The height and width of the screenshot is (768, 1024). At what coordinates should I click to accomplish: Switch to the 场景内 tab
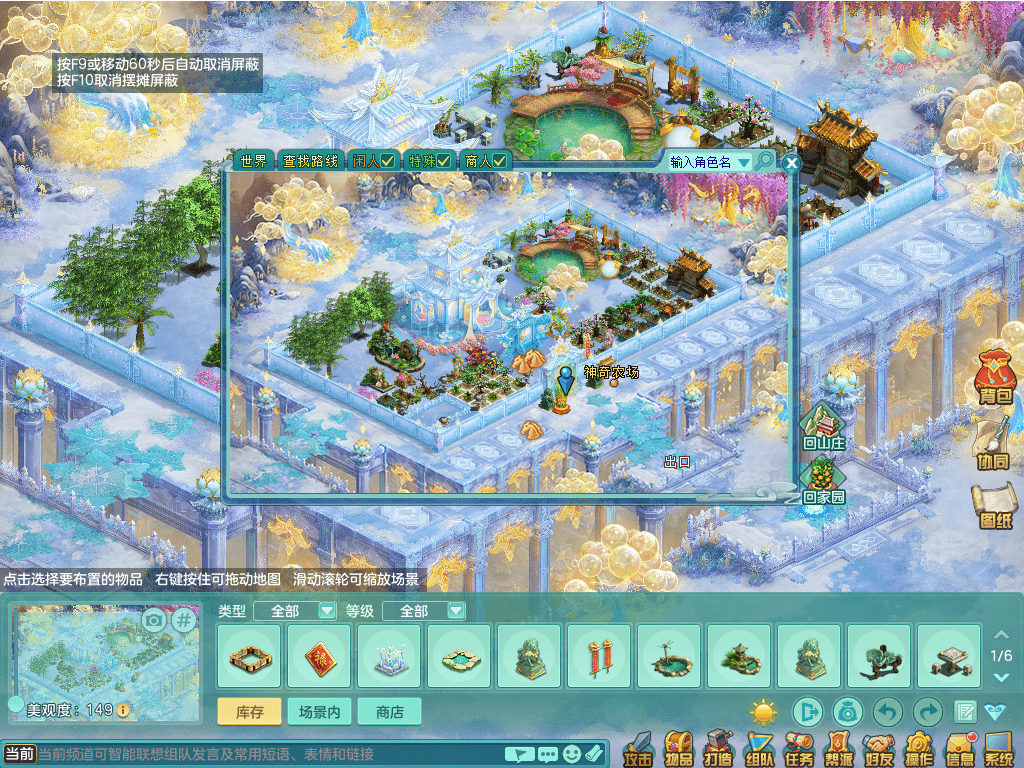[320, 712]
